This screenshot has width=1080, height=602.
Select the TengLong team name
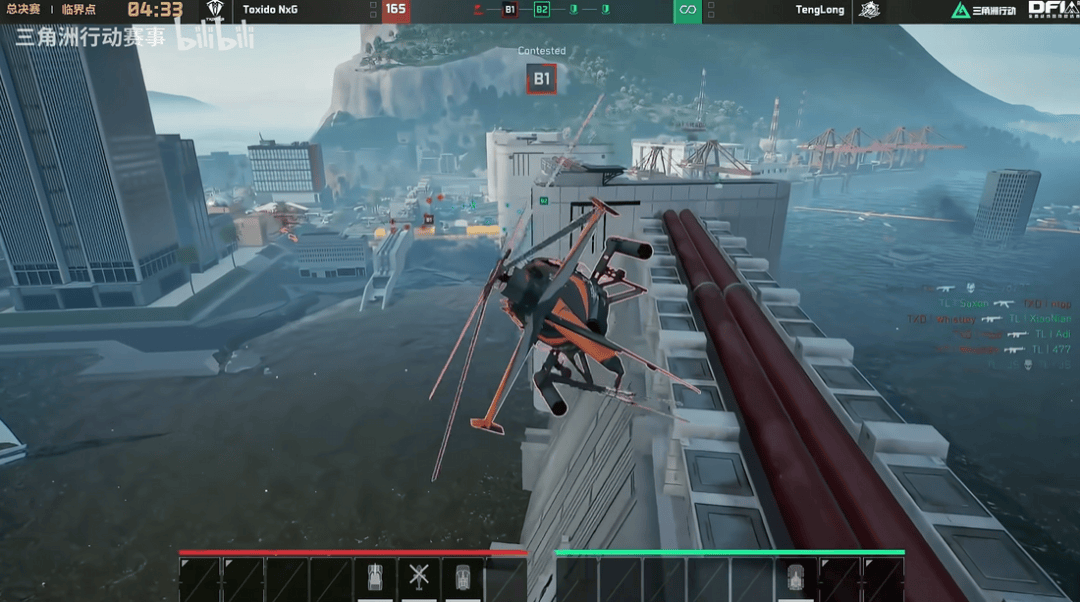(x=819, y=10)
